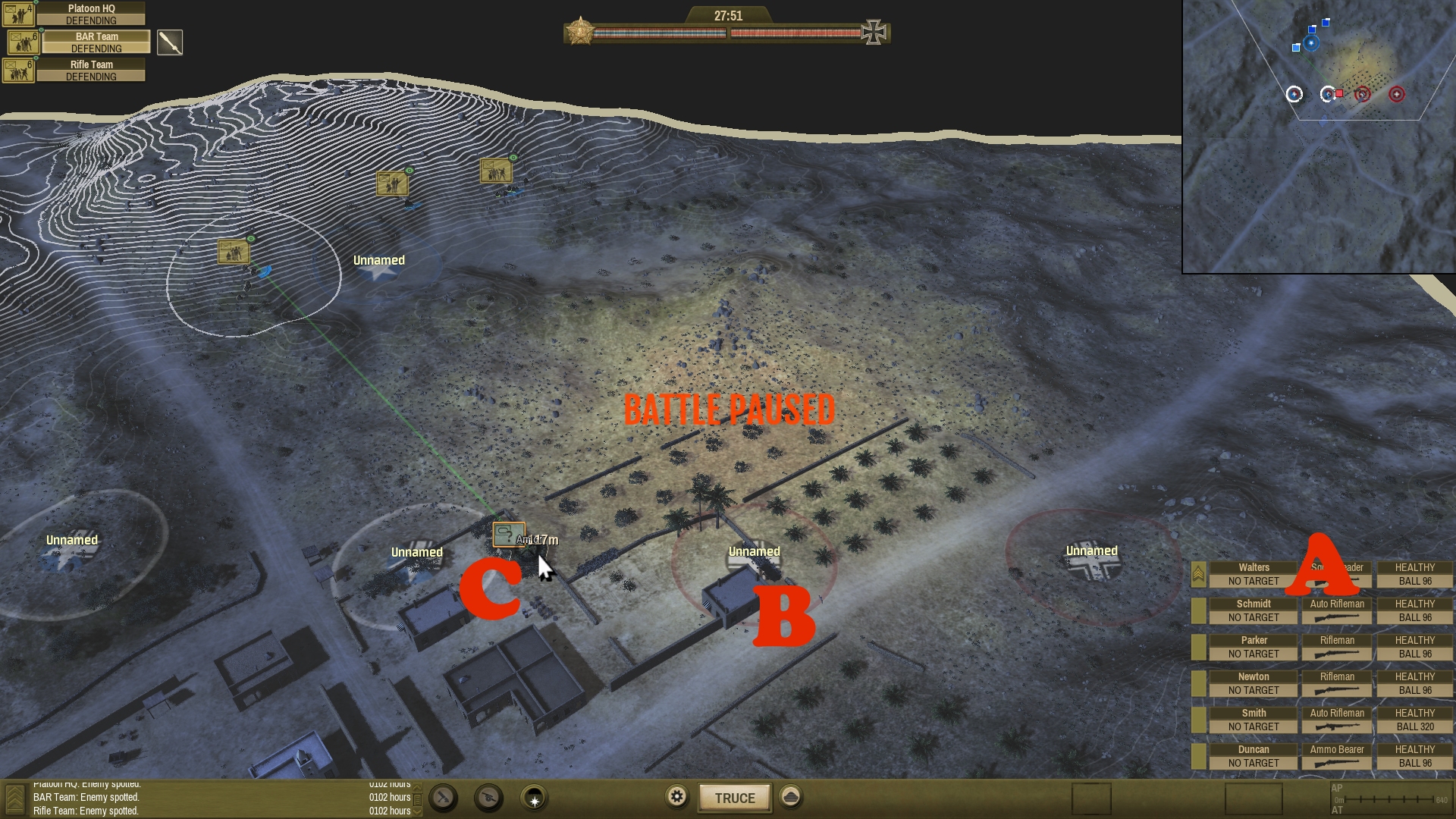Open the gear settings button
Image resolution: width=1456 pixels, height=819 pixels.
677,797
